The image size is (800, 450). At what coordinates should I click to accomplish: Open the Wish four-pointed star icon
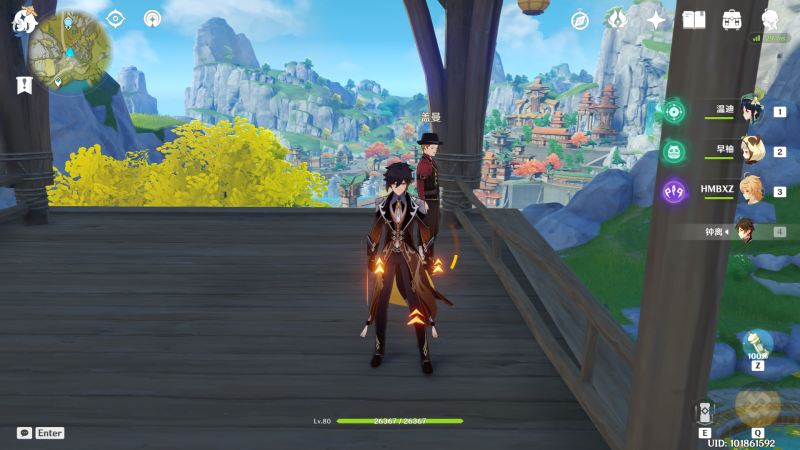pos(656,20)
